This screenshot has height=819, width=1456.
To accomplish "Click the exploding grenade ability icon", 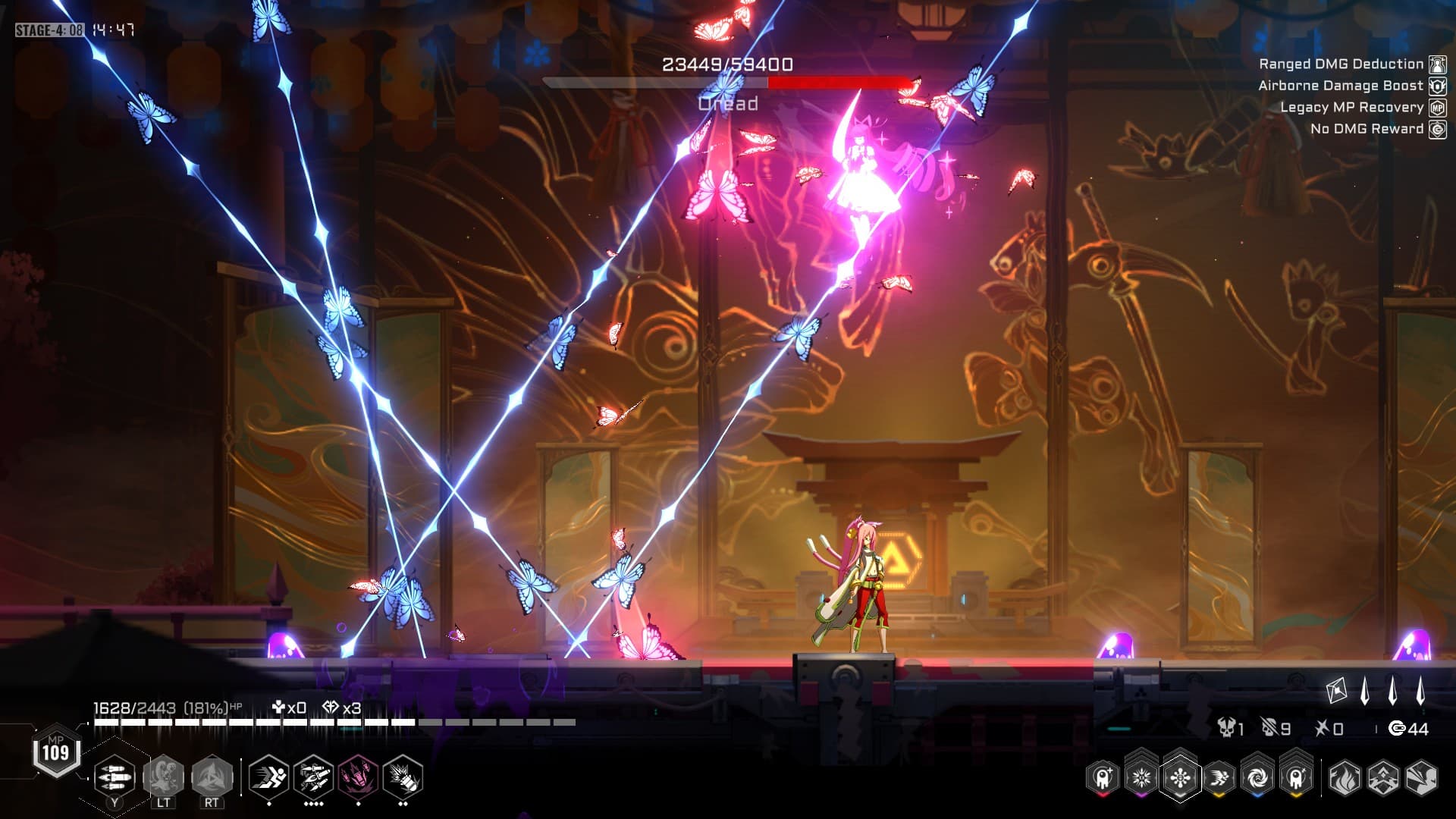I will 403,777.
